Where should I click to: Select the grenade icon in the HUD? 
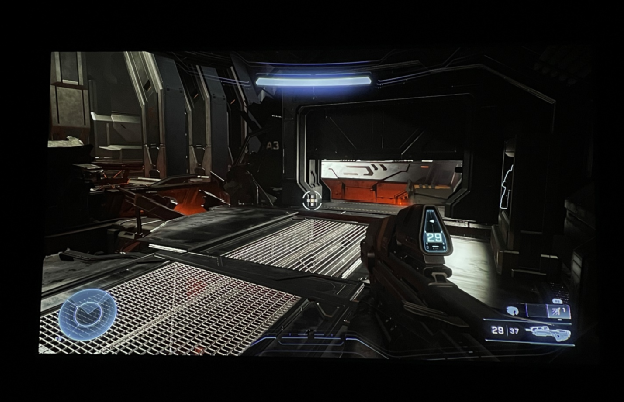pos(513,311)
